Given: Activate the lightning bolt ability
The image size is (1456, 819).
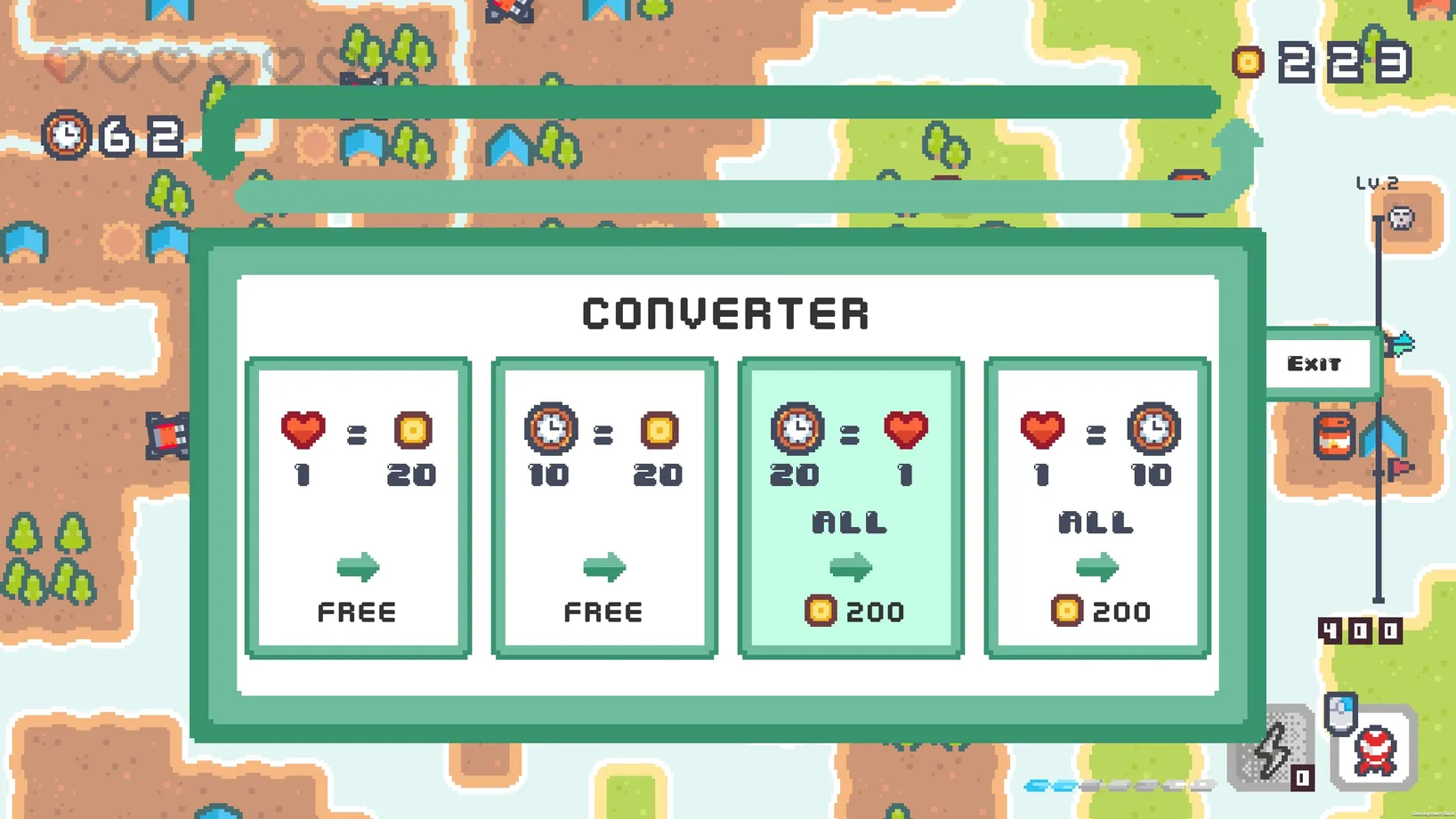Looking at the screenshot, I should pos(1271,750).
